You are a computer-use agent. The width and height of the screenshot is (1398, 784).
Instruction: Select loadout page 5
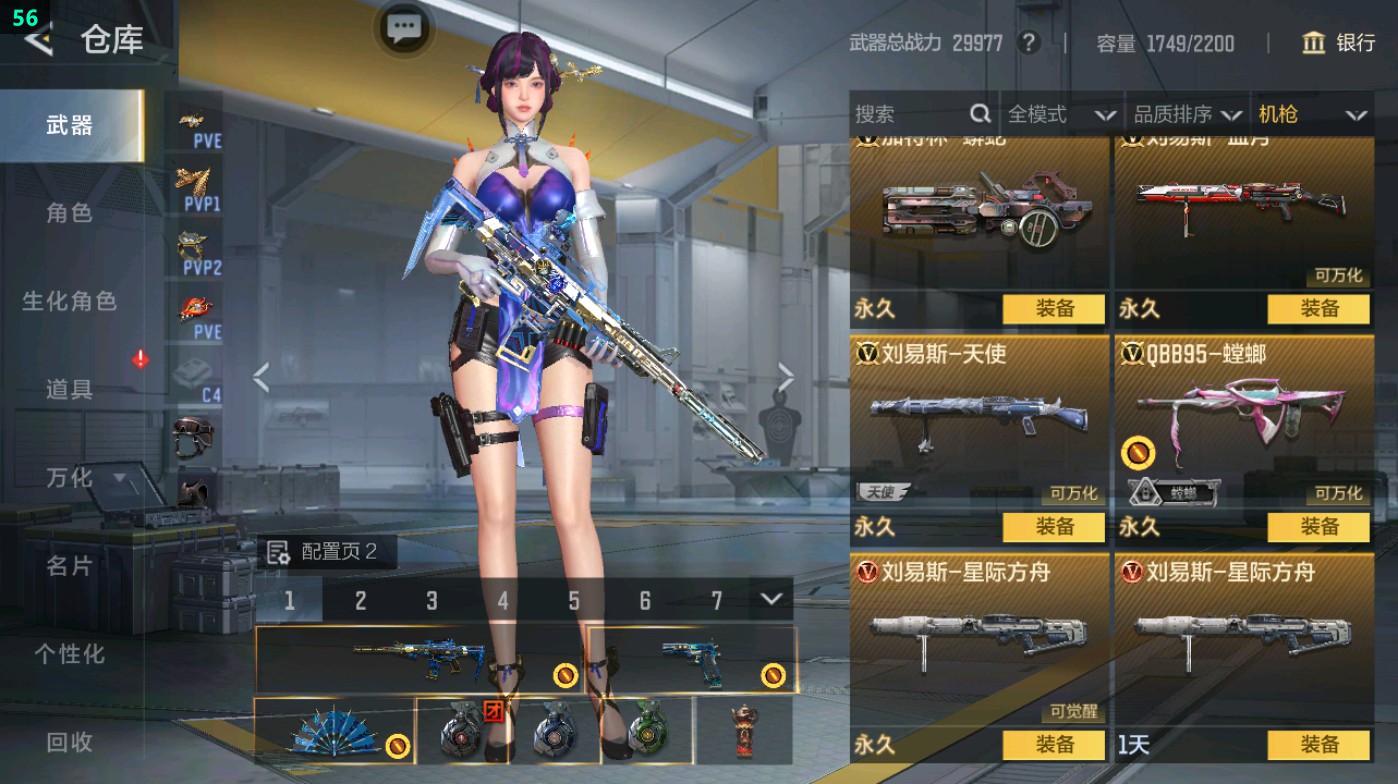click(573, 600)
